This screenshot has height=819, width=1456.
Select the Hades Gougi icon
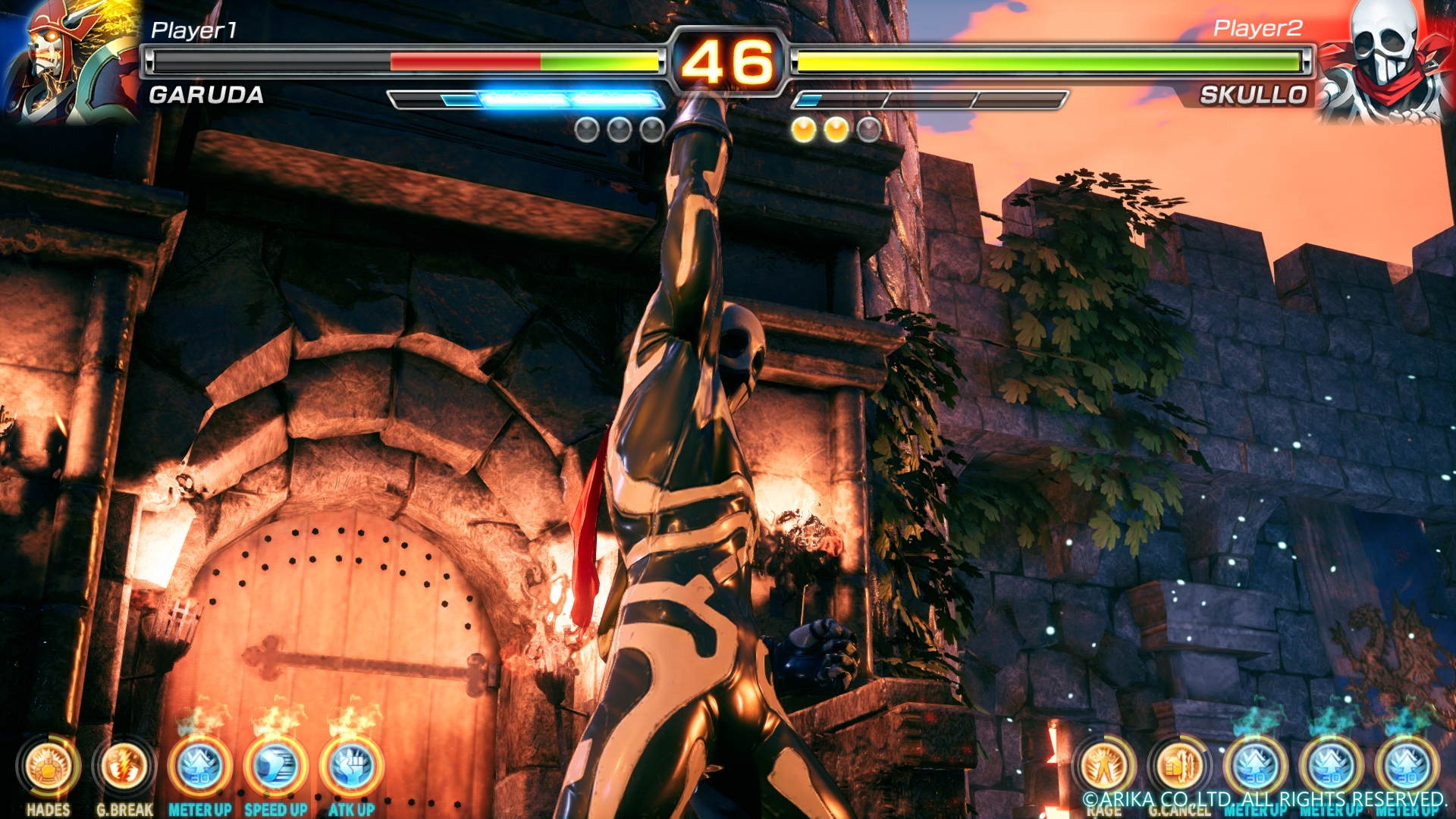click(49, 767)
